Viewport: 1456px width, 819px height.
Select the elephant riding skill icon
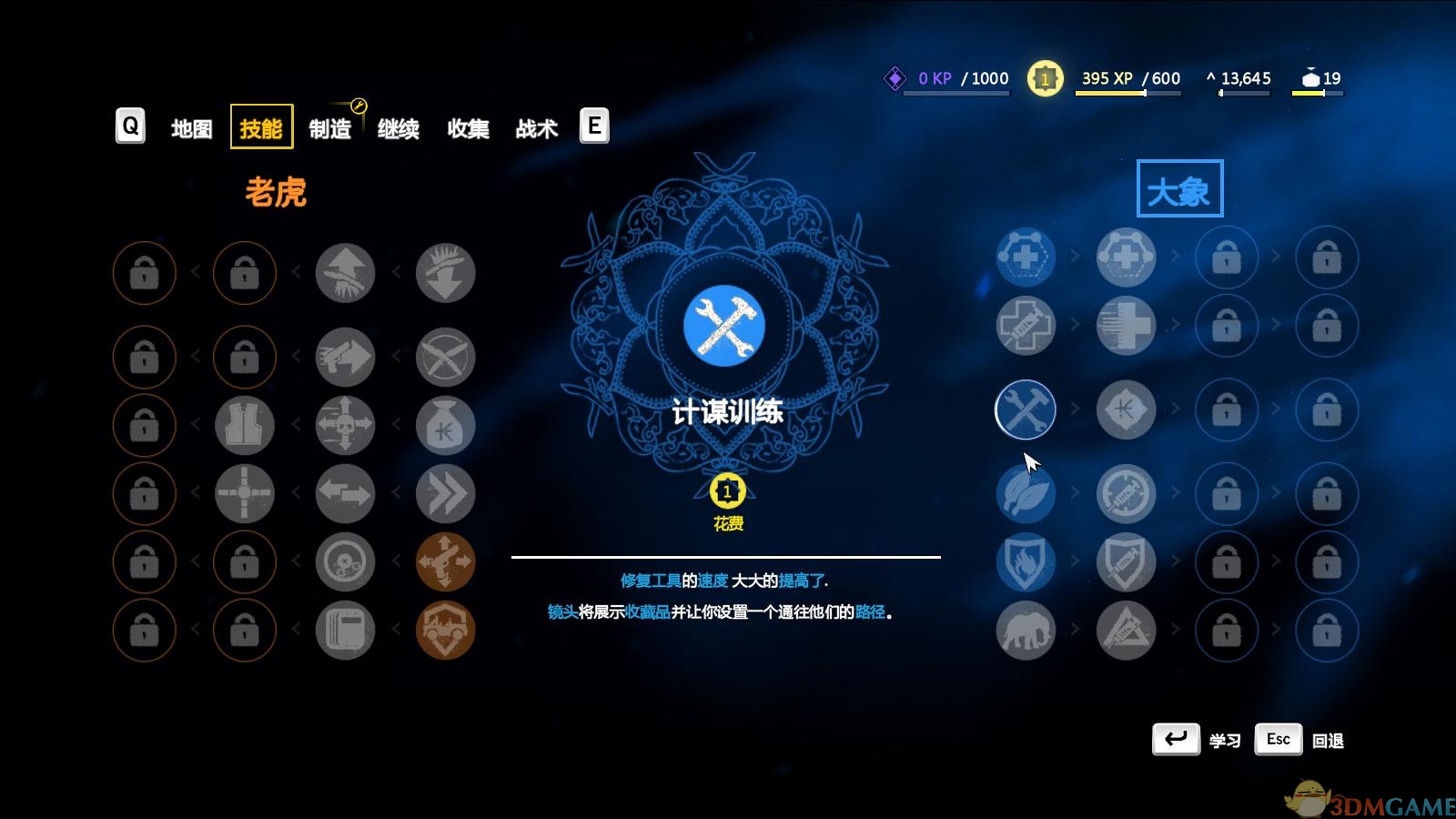coord(1026,630)
